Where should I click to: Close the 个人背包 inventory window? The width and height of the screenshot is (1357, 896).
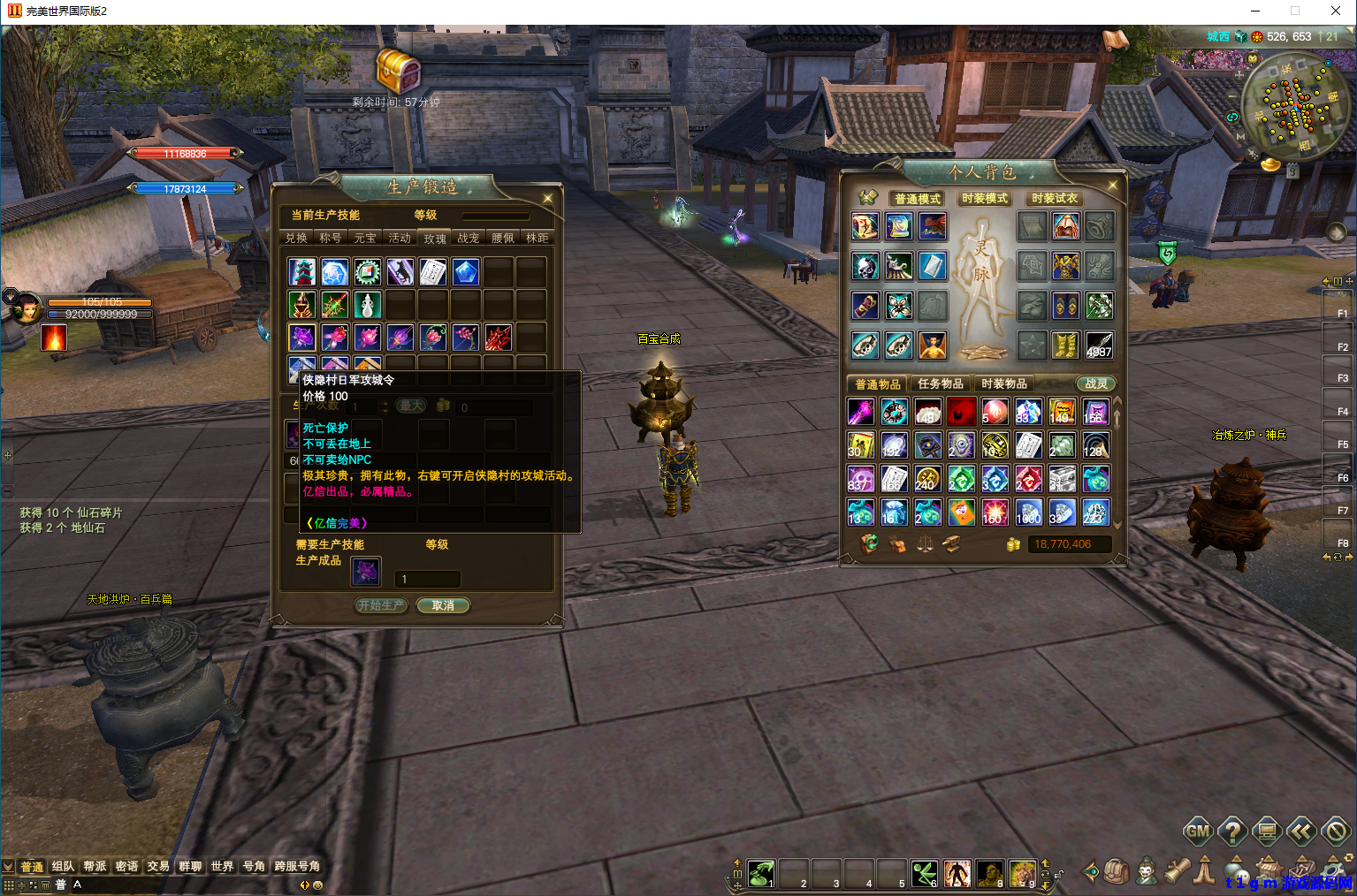[x=1112, y=186]
